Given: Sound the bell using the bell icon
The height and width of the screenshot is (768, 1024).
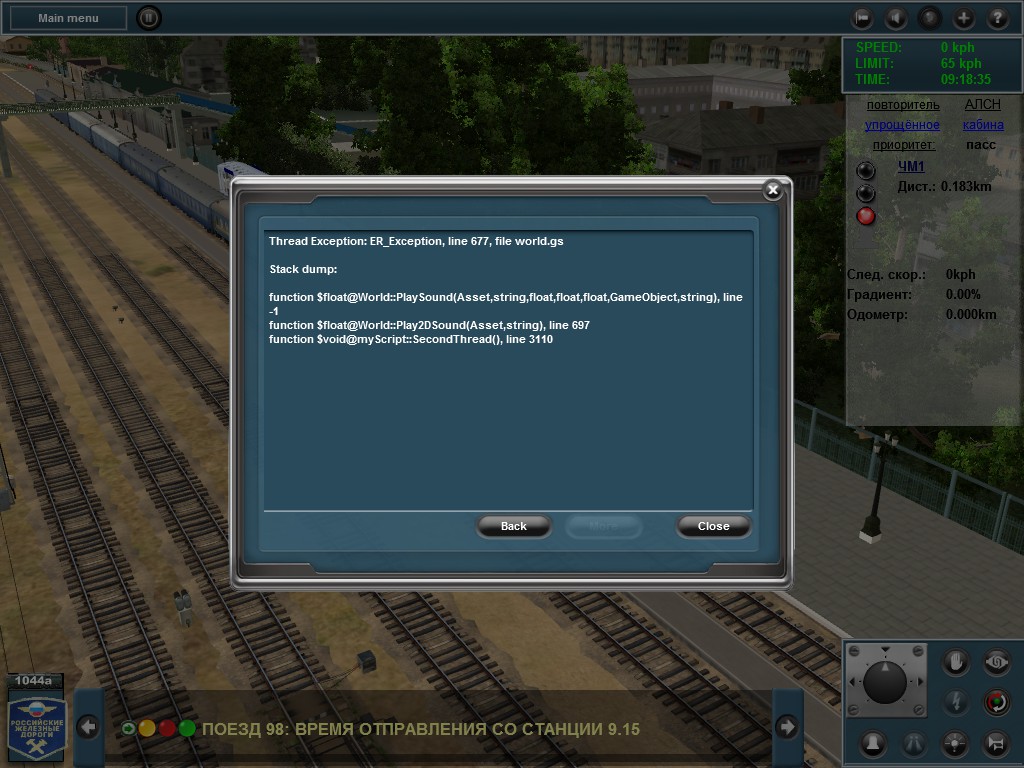Looking at the screenshot, I should coord(873,743).
